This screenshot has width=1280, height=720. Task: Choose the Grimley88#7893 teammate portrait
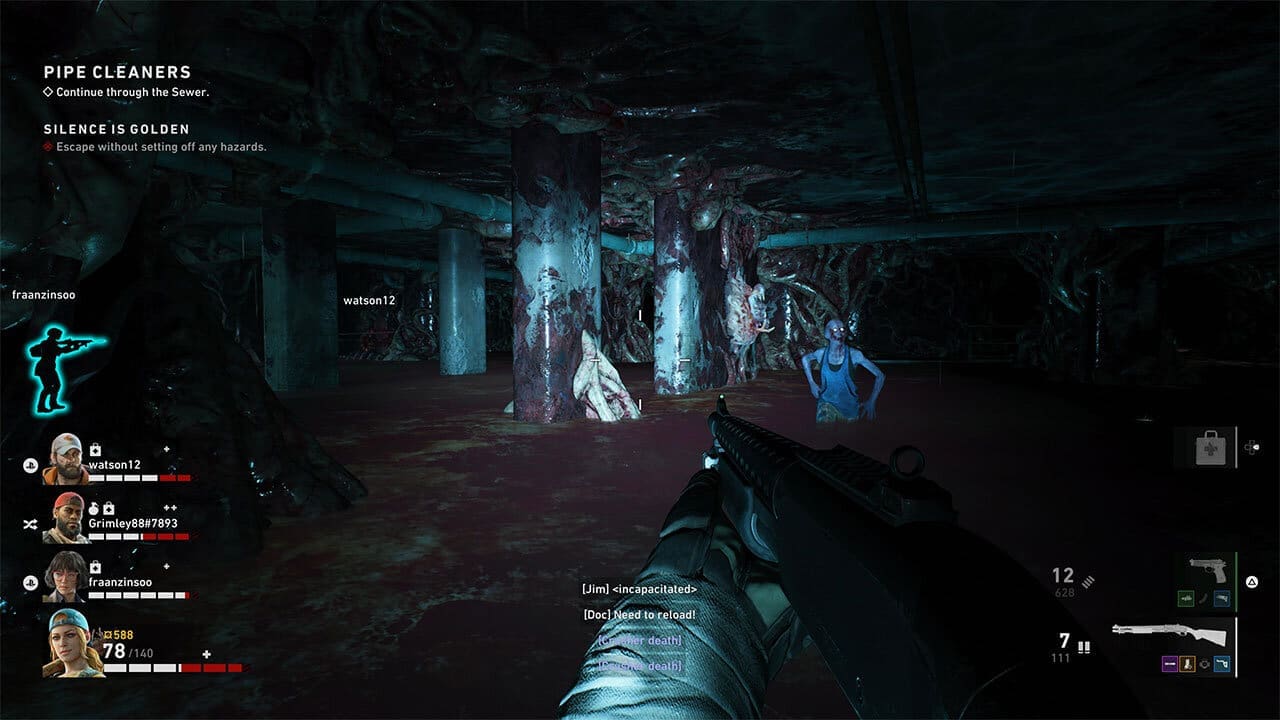pyautogui.click(x=67, y=518)
